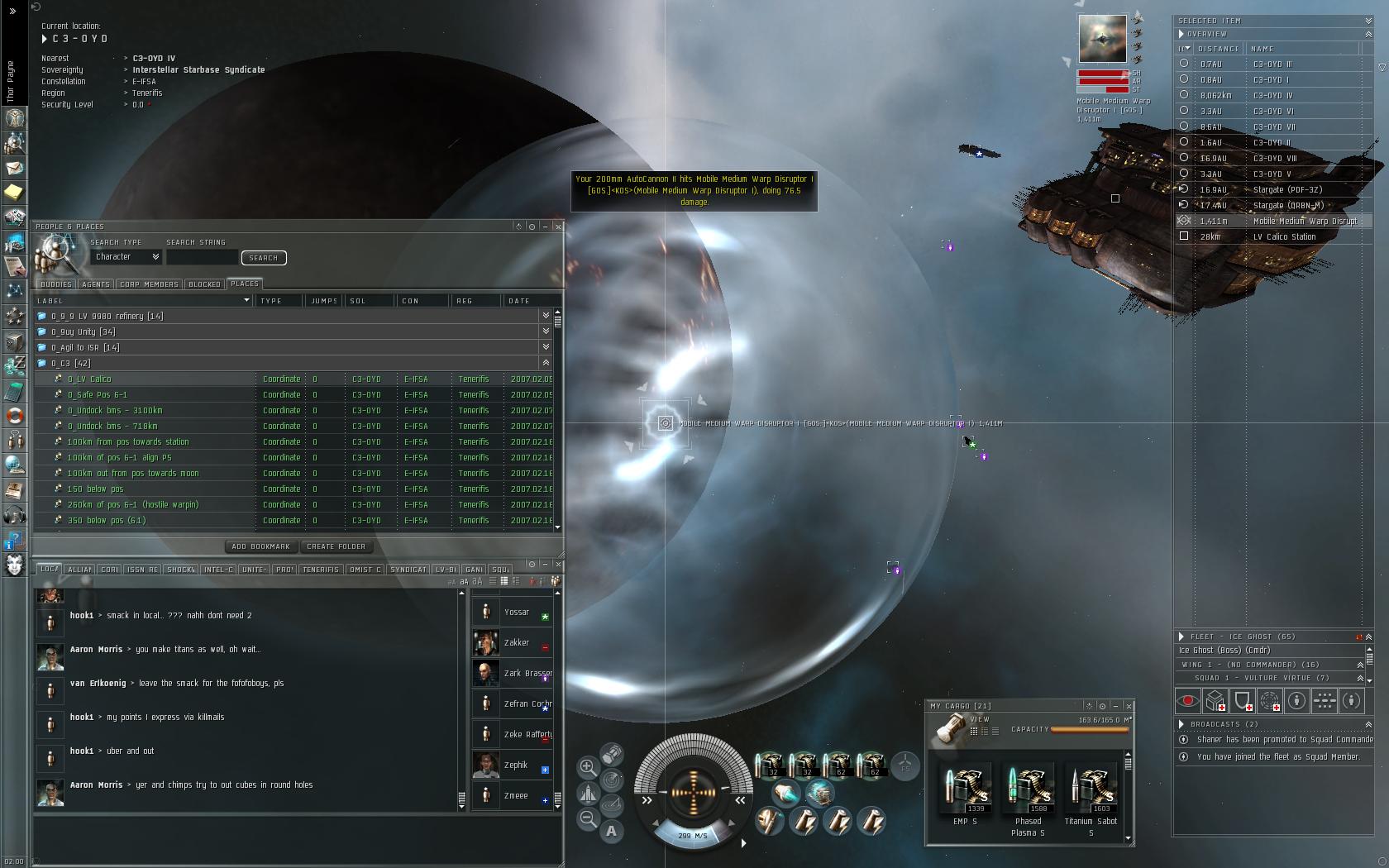The height and width of the screenshot is (868, 1389).
Task: Show the Blocked tab
Action: 204,284
